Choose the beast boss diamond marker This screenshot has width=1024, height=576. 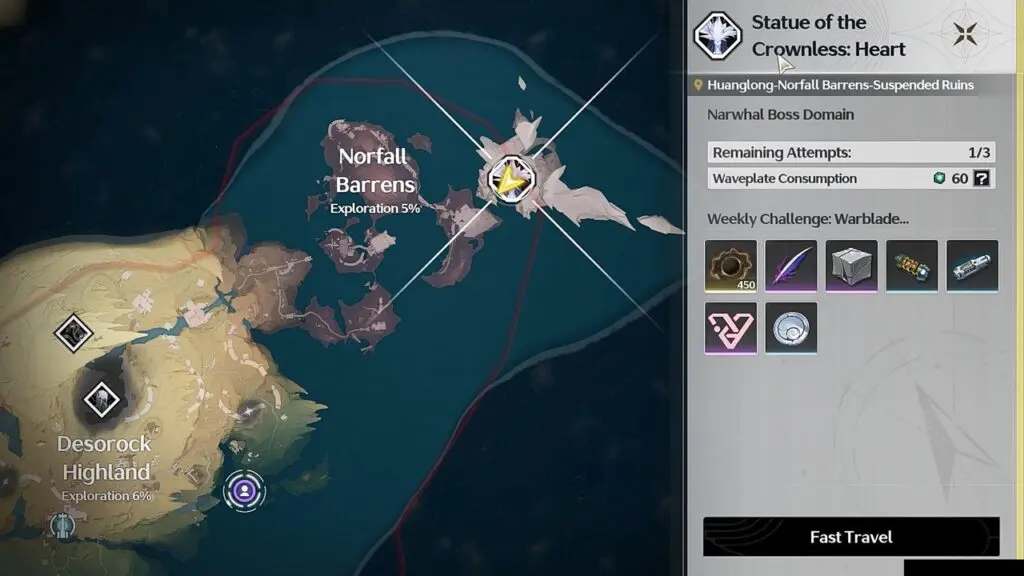point(73,333)
